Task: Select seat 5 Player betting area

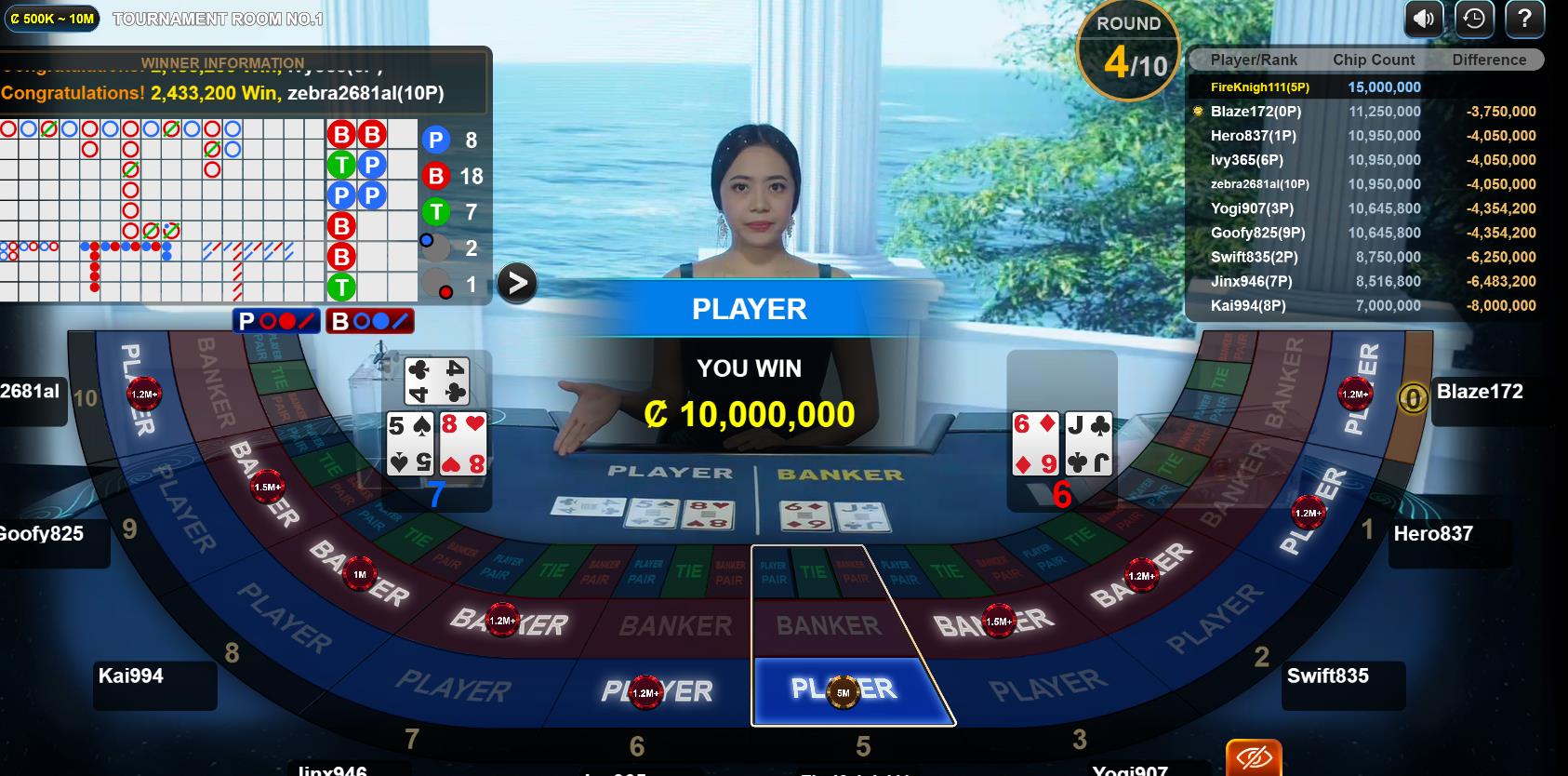Action: click(843, 690)
